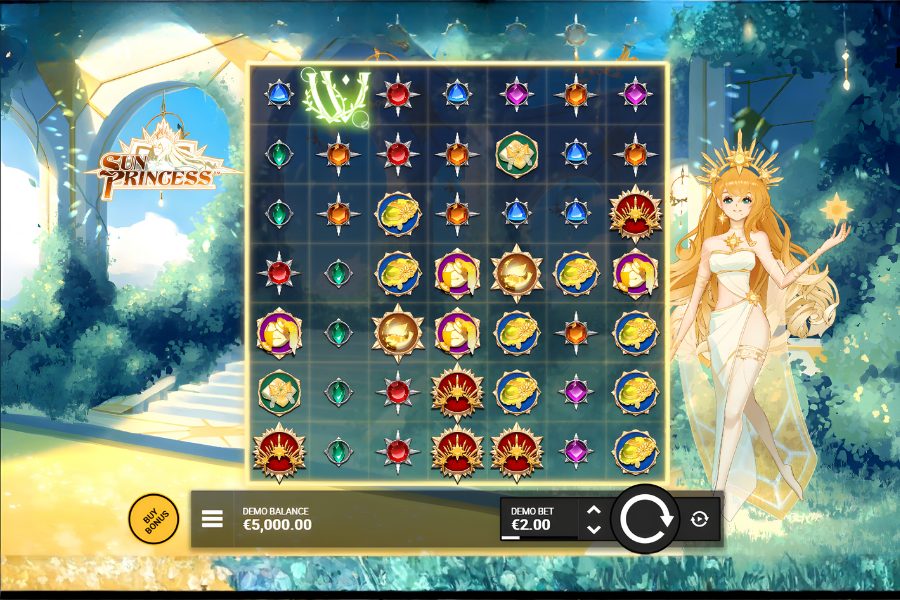Spin the reels with the circular arrow button
The width and height of the screenshot is (900, 600).
tap(645, 519)
